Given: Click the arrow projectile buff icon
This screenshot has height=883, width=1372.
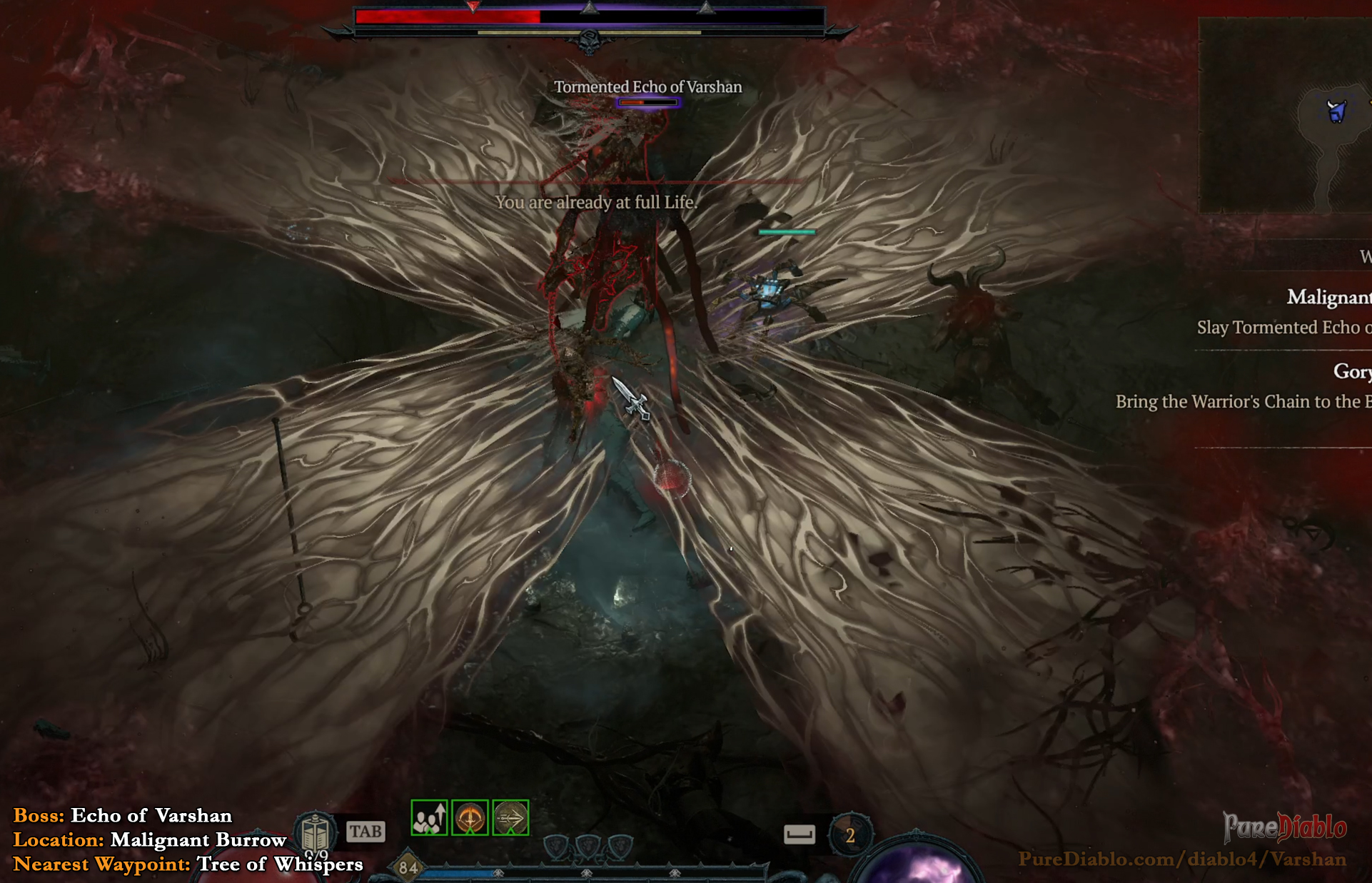Looking at the screenshot, I should click(x=510, y=817).
